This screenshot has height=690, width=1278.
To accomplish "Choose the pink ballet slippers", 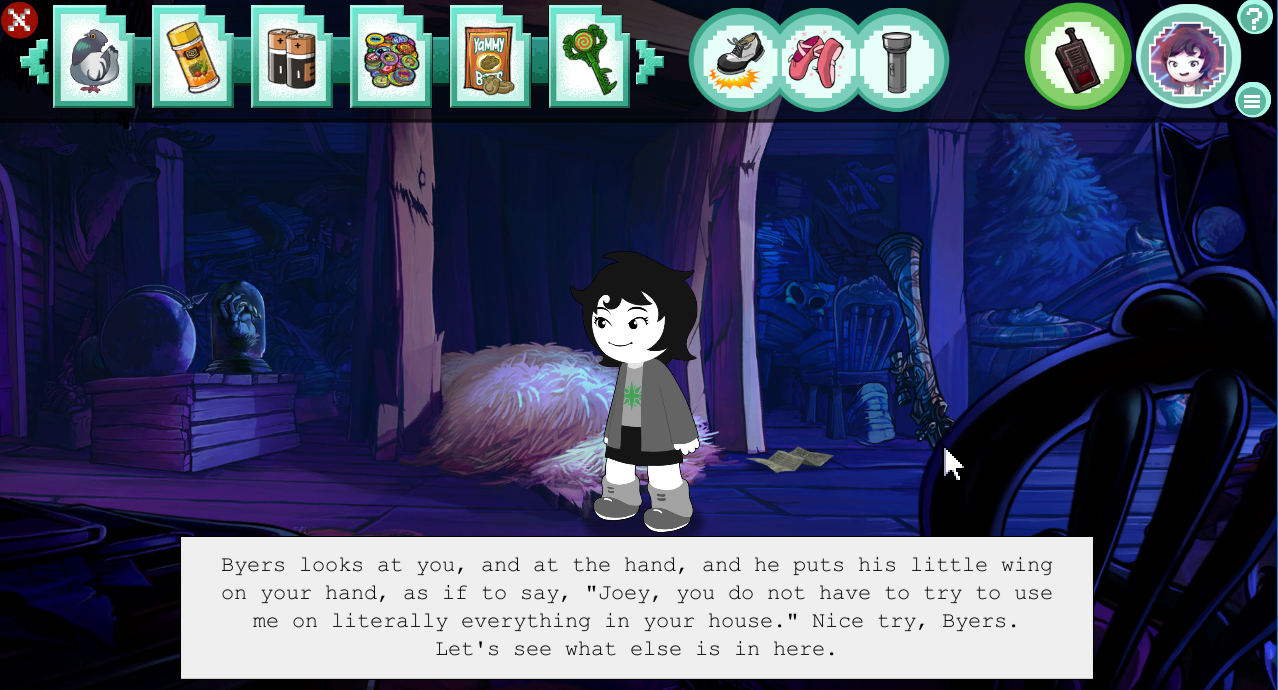I will [818, 60].
